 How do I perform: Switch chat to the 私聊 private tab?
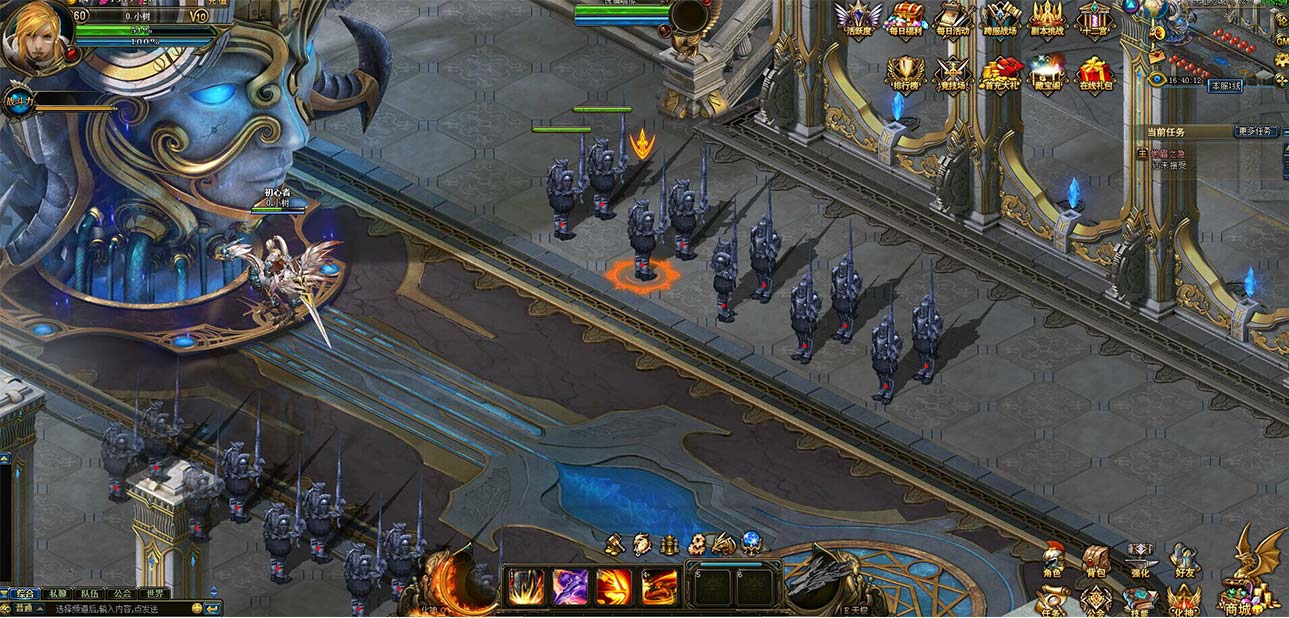[x=57, y=593]
